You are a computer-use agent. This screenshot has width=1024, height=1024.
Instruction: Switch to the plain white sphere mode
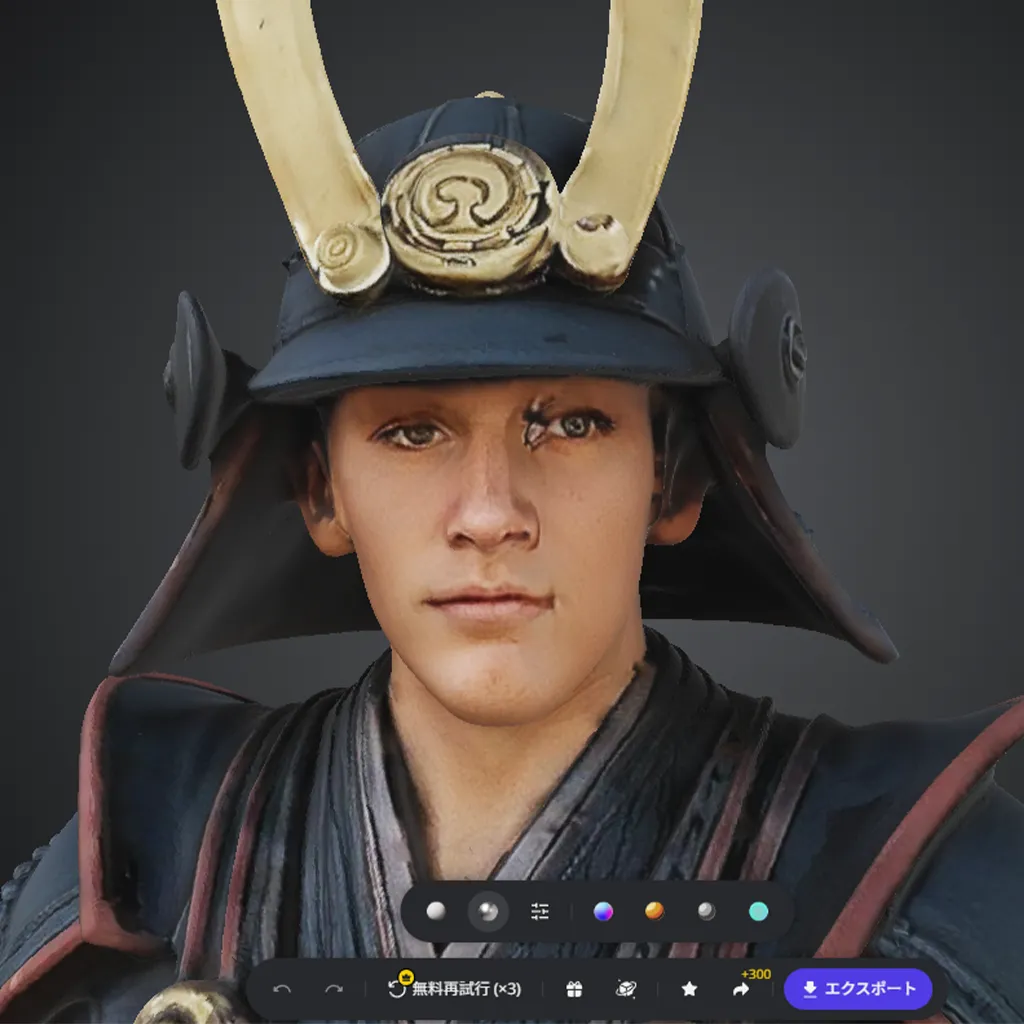[x=435, y=911]
